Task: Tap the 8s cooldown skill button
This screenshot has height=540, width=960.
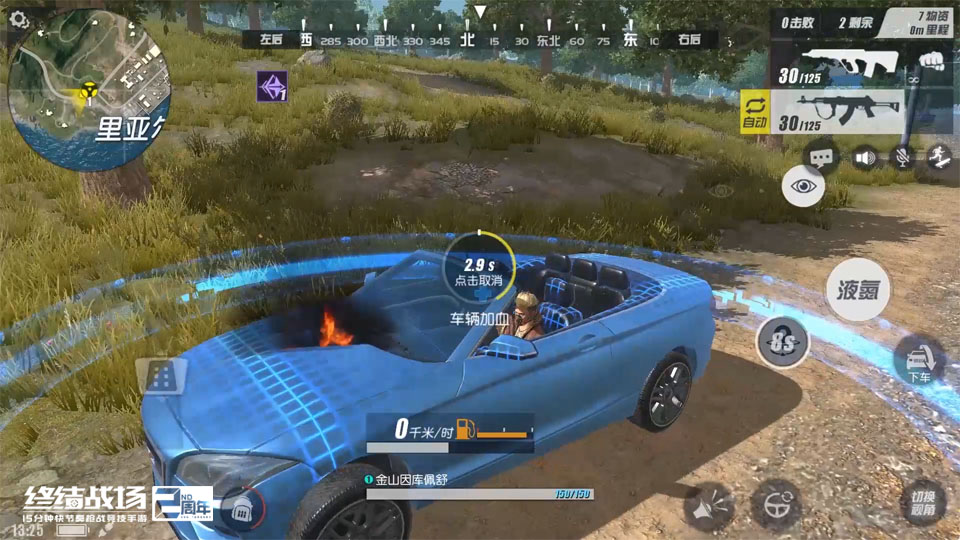Action: [x=781, y=343]
